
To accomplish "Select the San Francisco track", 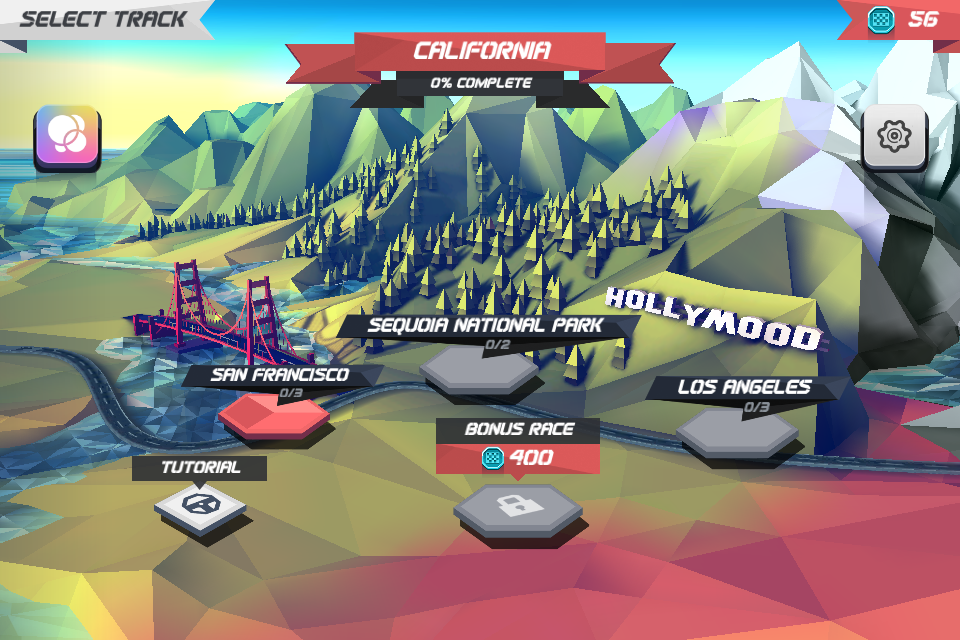I will pos(274,412).
